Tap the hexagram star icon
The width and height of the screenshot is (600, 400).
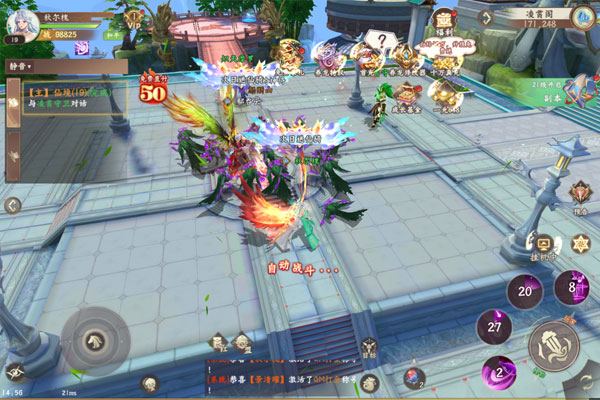click(x=580, y=243)
